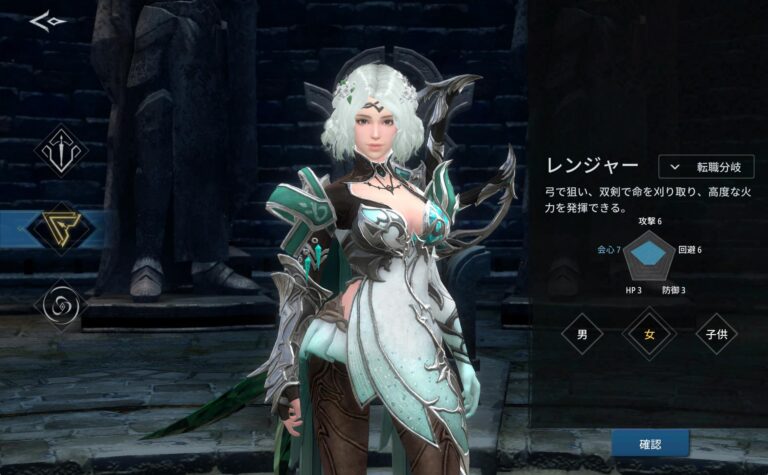768x475 pixels.
Task: Select the sword class icon
Action: point(61,151)
